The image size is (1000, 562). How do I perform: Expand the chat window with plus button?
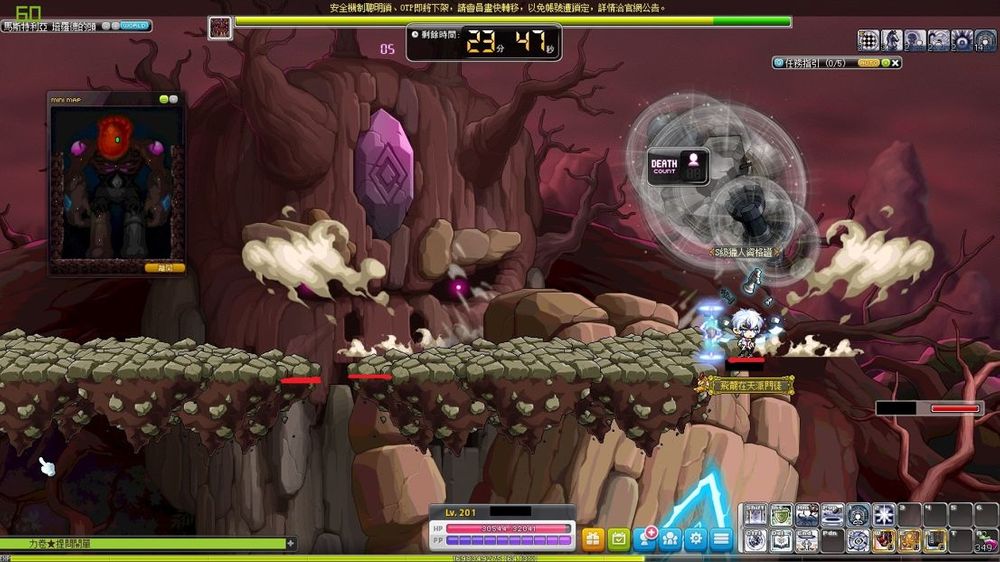pos(291,544)
